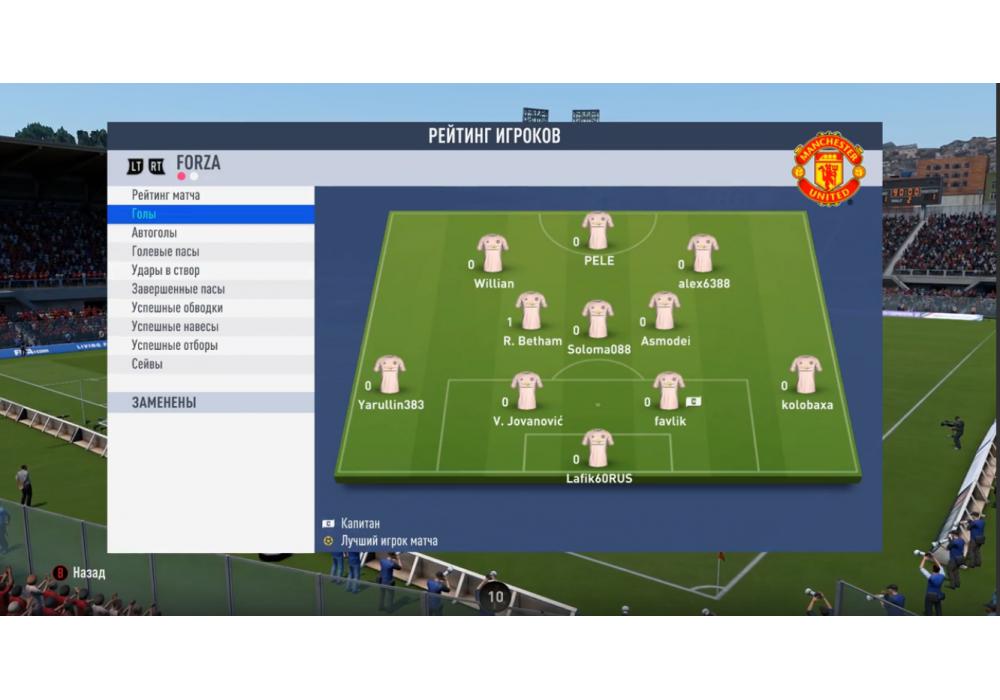The height and width of the screenshot is (700, 1000).
Task: Select PELE's shirt on the pitch
Action: [x=598, y=231]
